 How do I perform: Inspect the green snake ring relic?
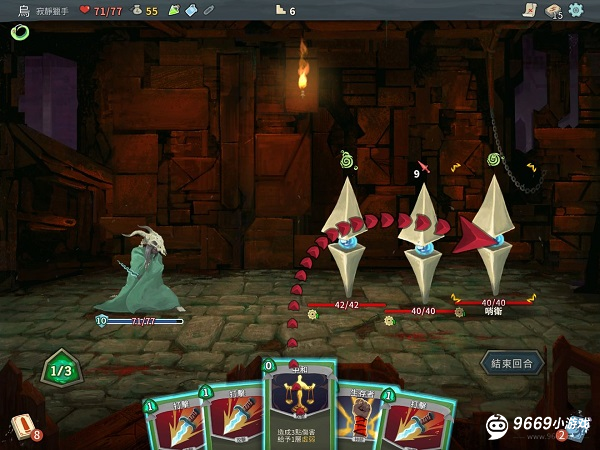pyautogui.click(x=19, y=32)
